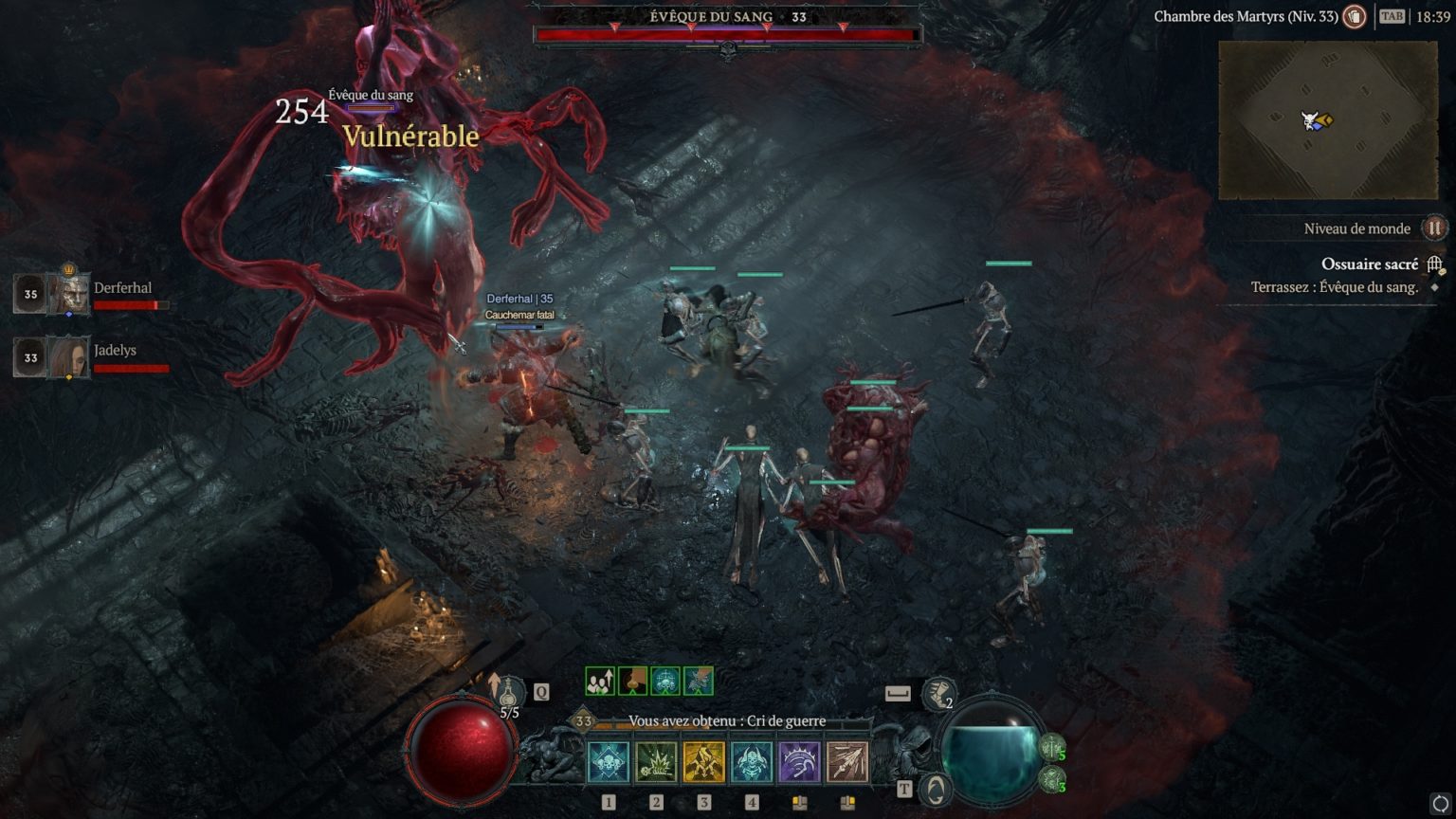This screenshot has height=819, width=1456.
Task: Select the lower minion icon by the mana orb
Action: tap(1052, 780)
